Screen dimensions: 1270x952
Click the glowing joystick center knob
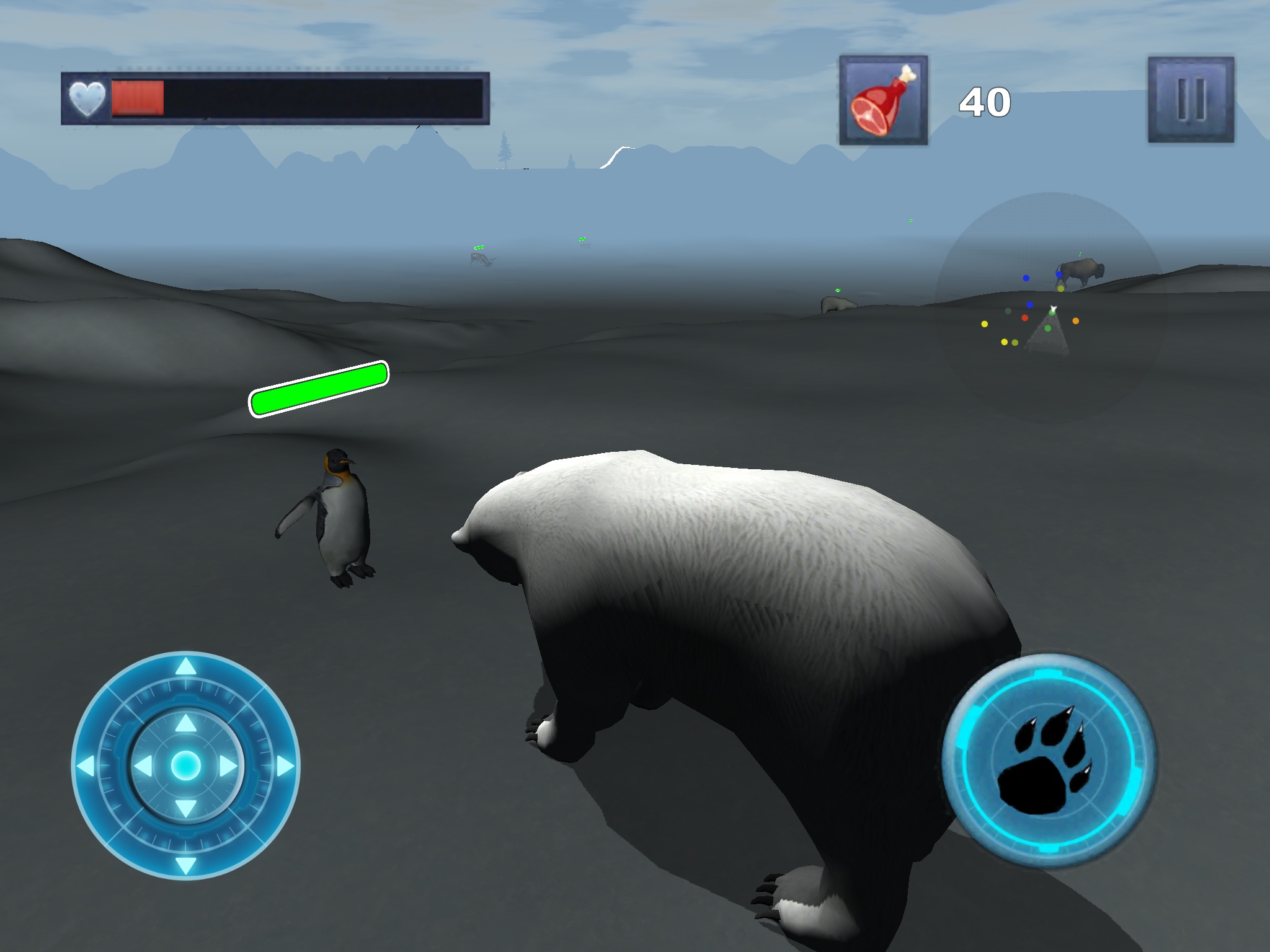[x=185, y=766]
